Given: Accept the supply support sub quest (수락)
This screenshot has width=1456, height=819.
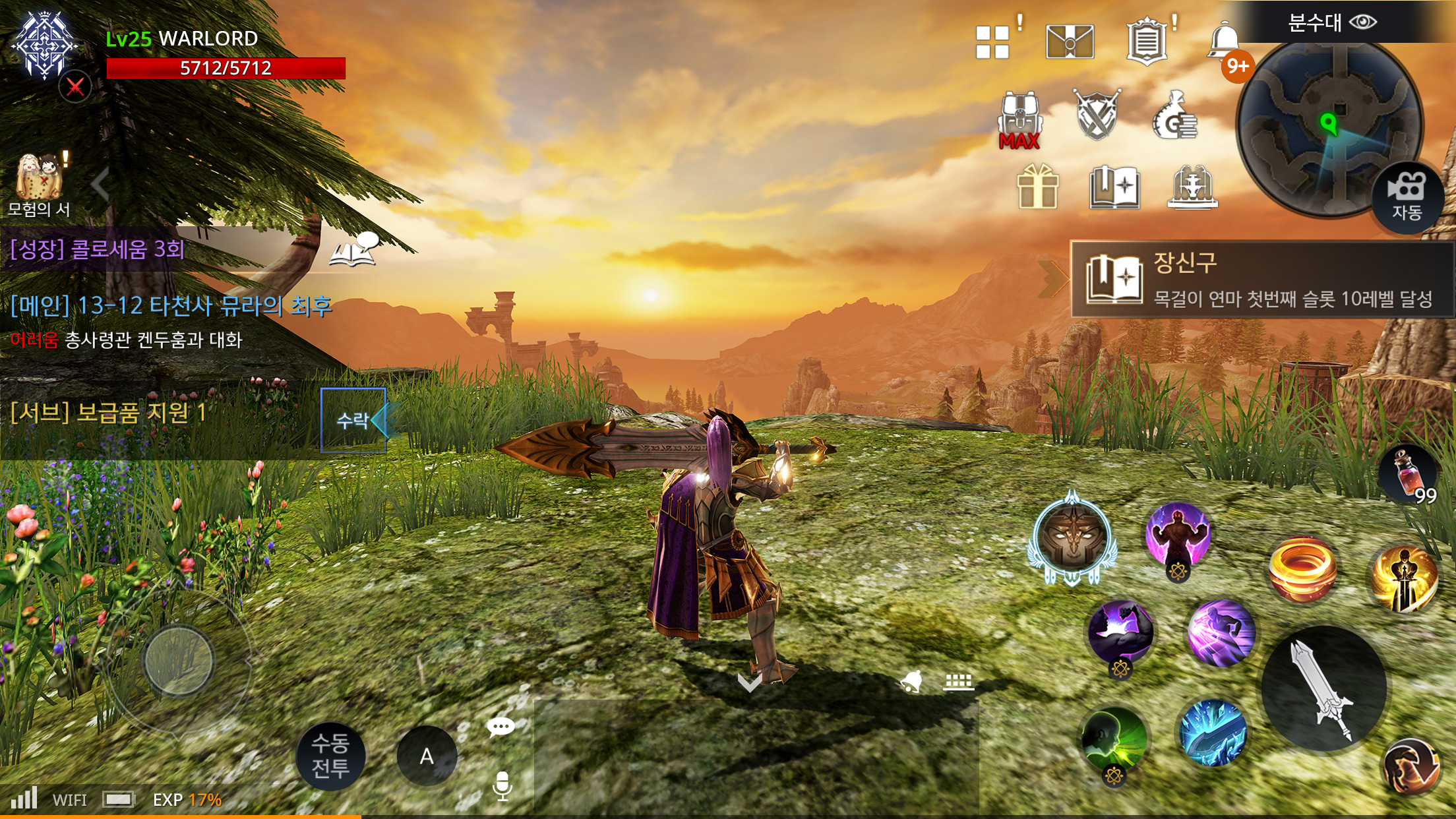Looking at the screenshot, I should click(x=353, y=420).
